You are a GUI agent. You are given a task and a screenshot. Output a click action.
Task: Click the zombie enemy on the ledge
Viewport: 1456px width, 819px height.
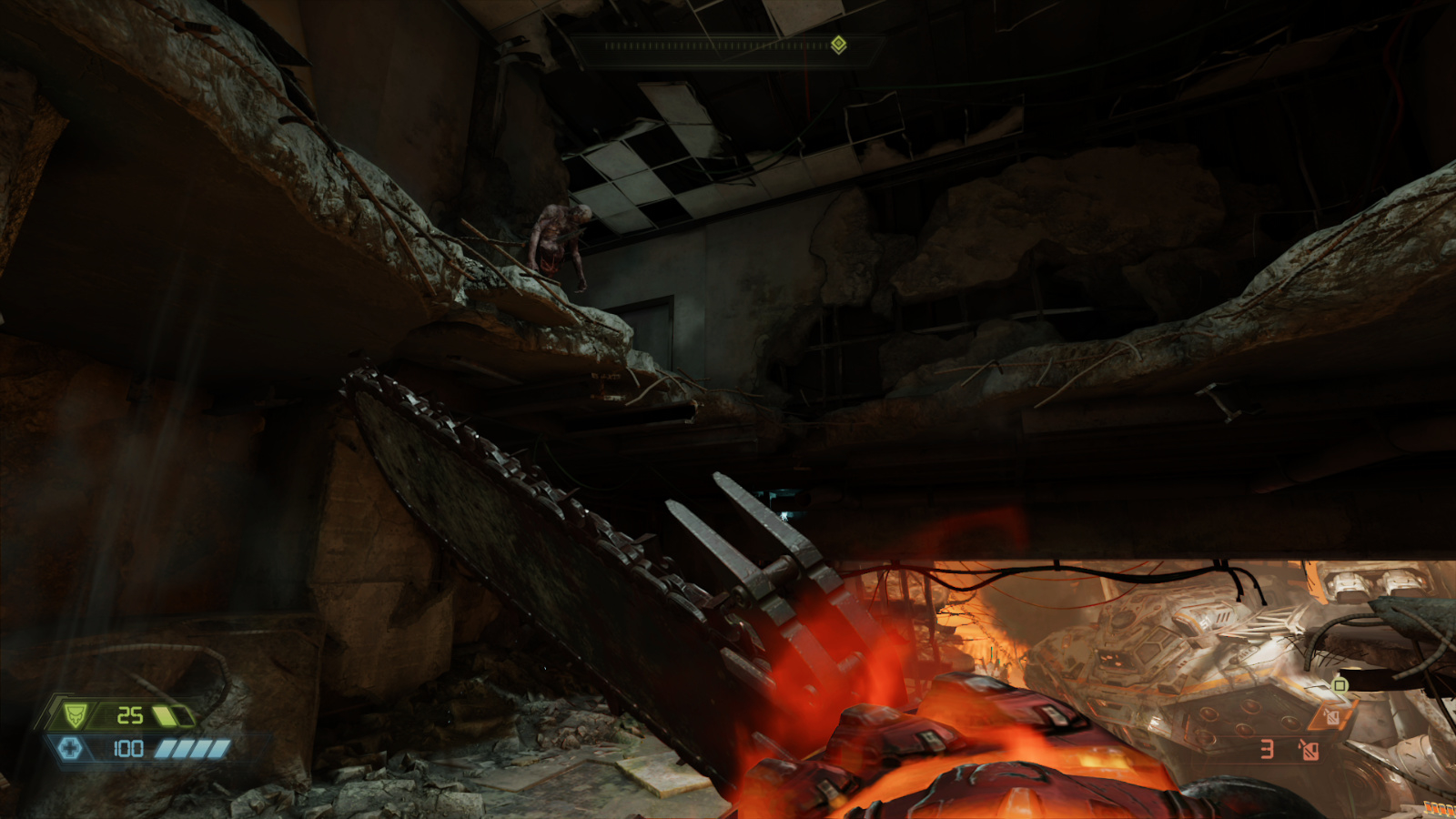click(555, 238)
